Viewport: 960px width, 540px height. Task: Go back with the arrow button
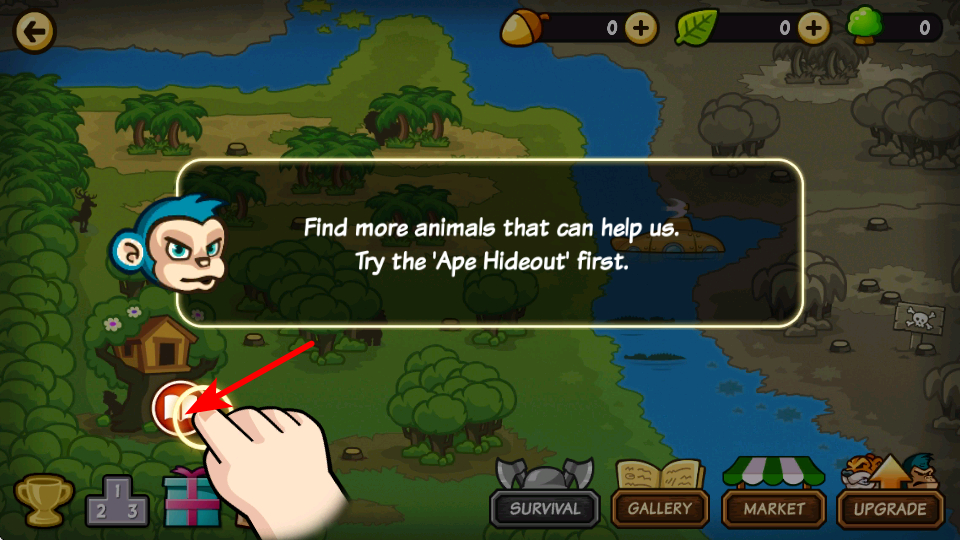[x=34, y=32]
